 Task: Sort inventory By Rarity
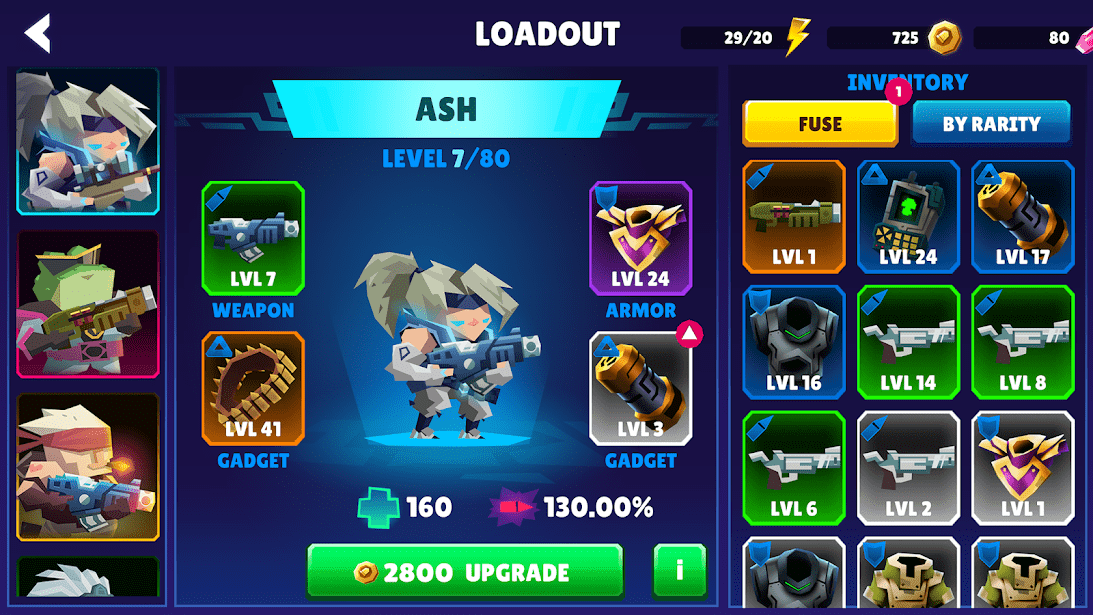click(991, 124)
